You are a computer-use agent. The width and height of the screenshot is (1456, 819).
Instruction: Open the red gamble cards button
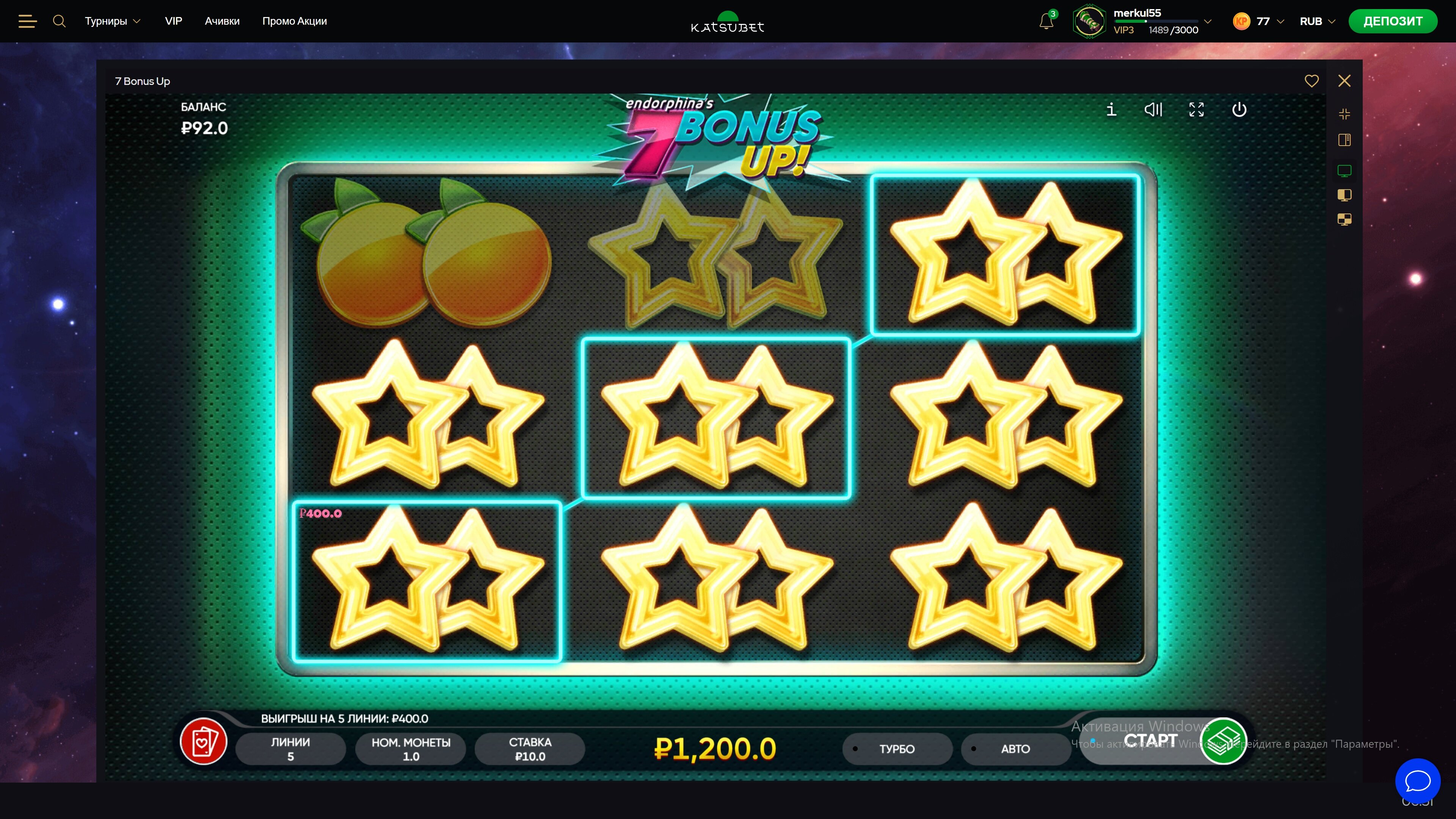[204, 742]
